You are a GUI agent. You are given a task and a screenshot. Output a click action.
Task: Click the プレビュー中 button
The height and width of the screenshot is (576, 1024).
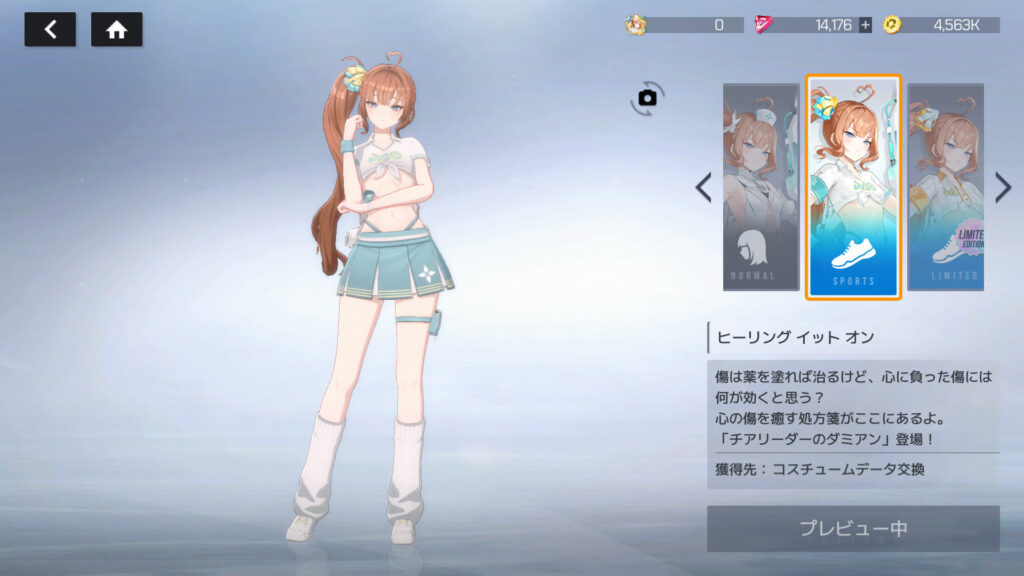coord(852,529)
